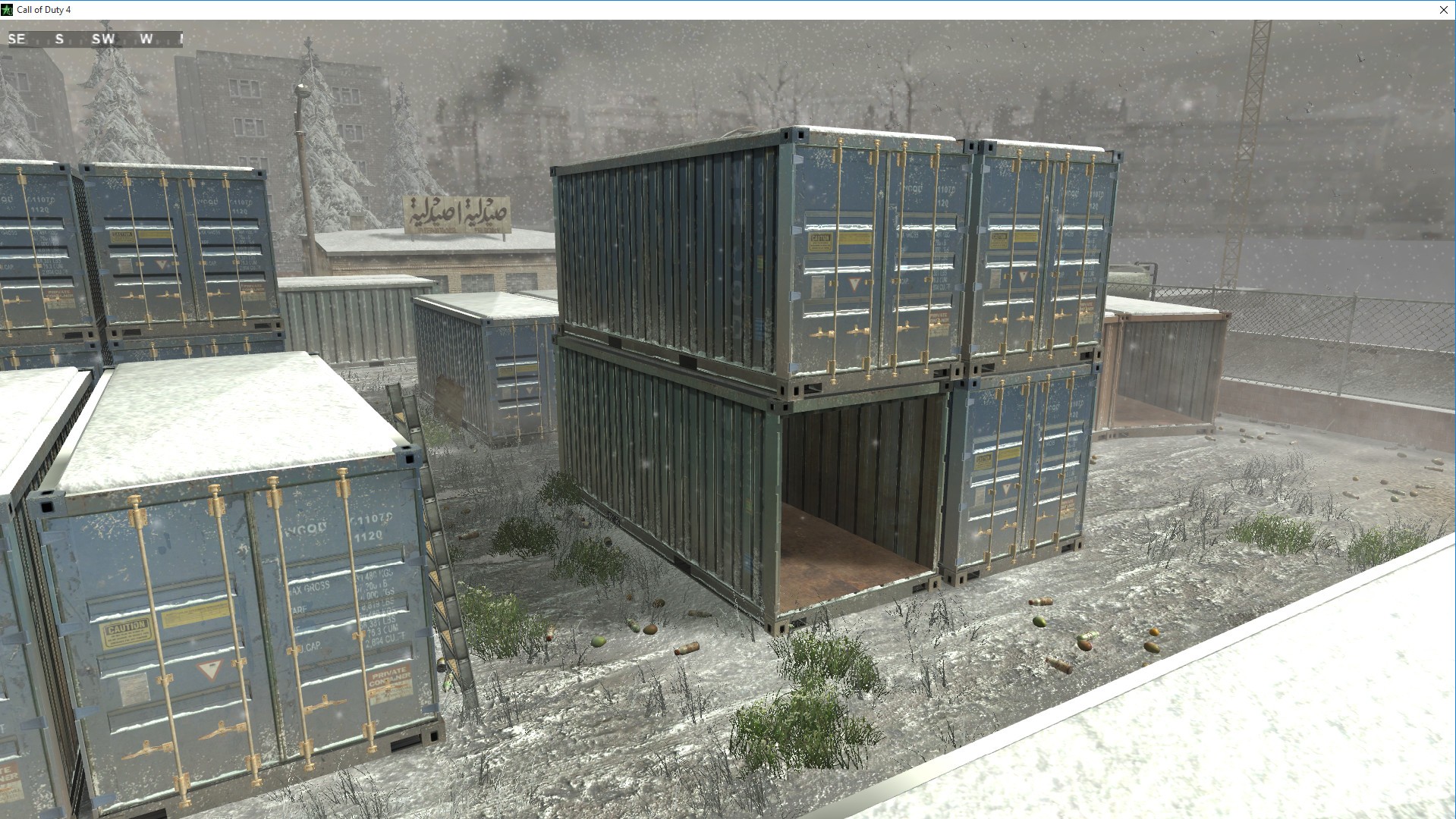Click the Call of Duty 4 title bar icon
Viewport: 1456px width, 819px height.
pos(8,10)
